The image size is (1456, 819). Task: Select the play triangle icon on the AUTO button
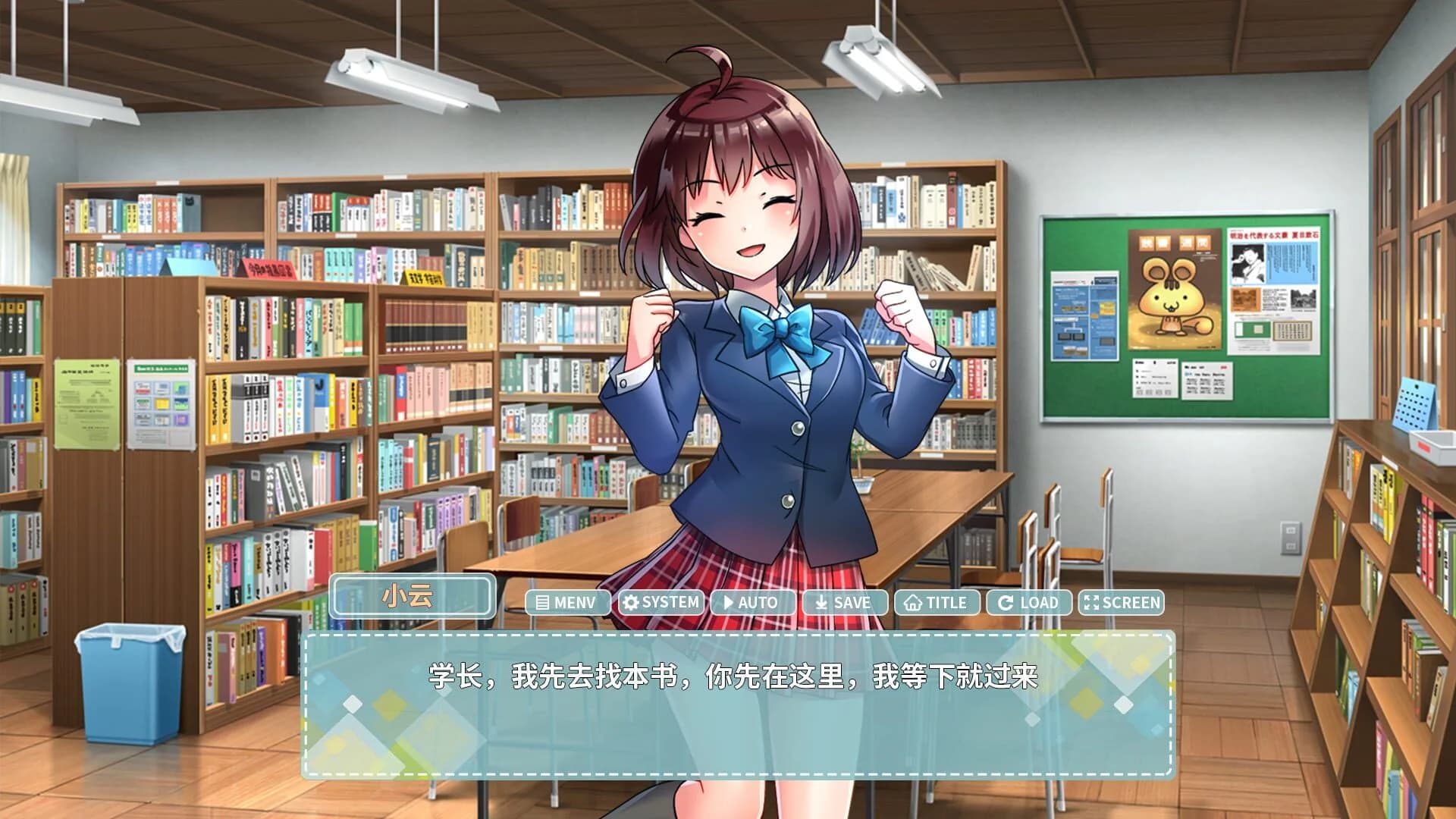click(727, 602)
